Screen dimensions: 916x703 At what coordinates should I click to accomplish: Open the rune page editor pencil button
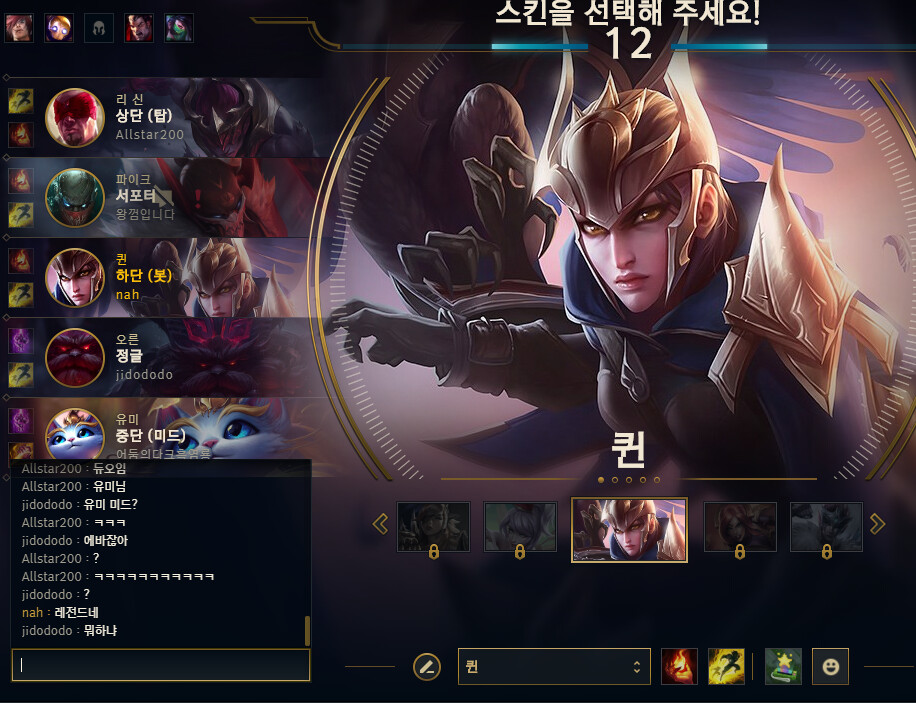click(427, 666)
